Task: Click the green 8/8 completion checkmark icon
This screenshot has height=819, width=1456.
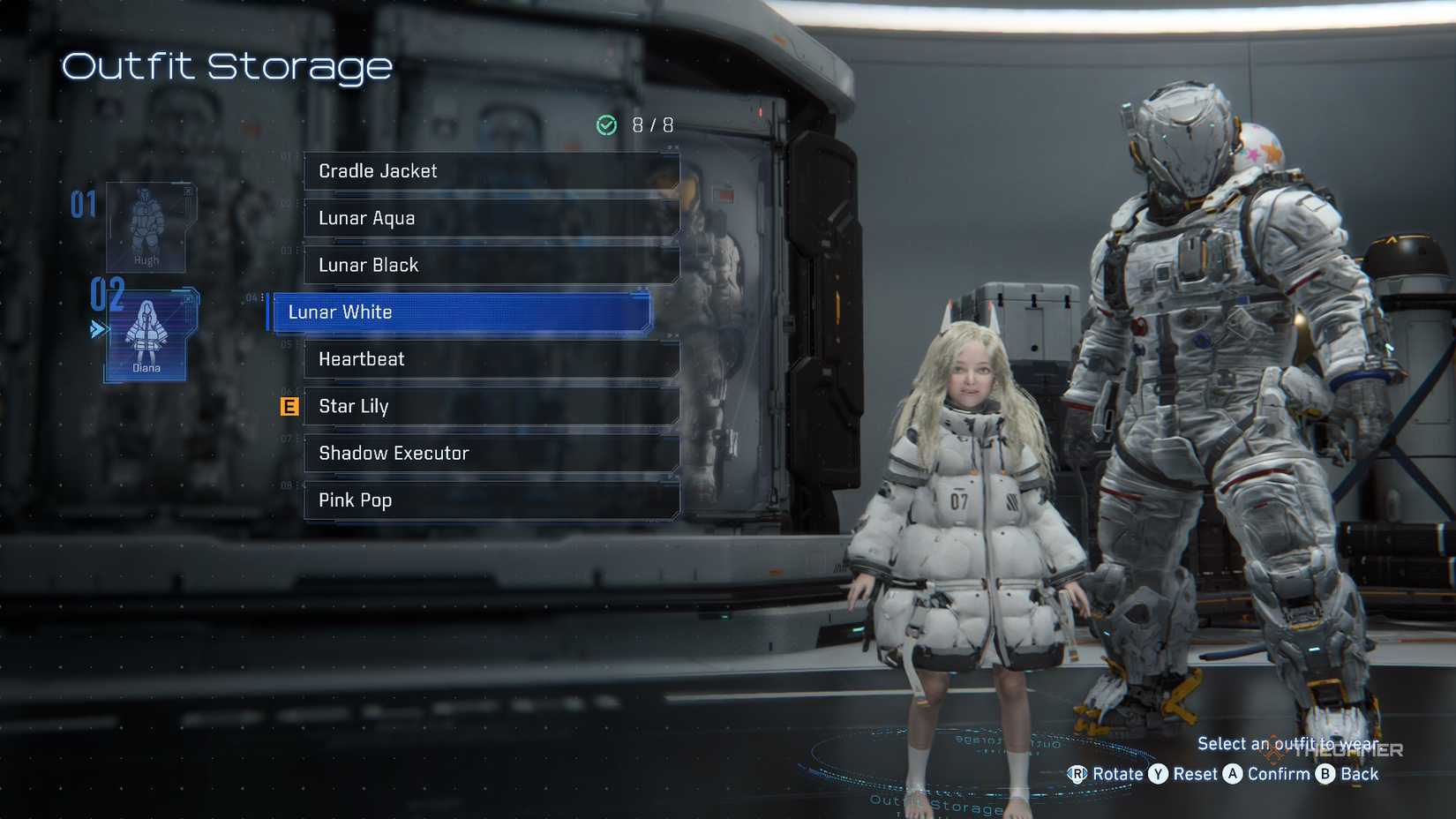Action: click(x=605, y=124)
